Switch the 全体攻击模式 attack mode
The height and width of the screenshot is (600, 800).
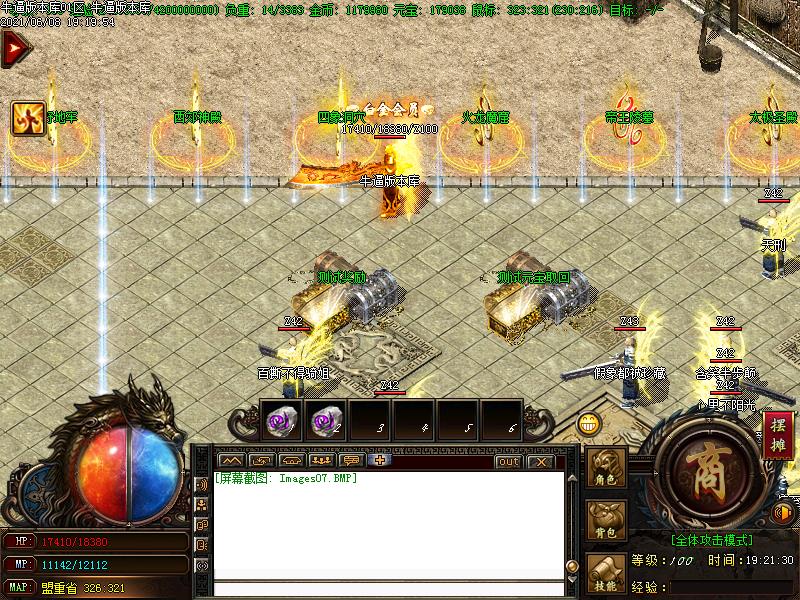coord(711,540)
